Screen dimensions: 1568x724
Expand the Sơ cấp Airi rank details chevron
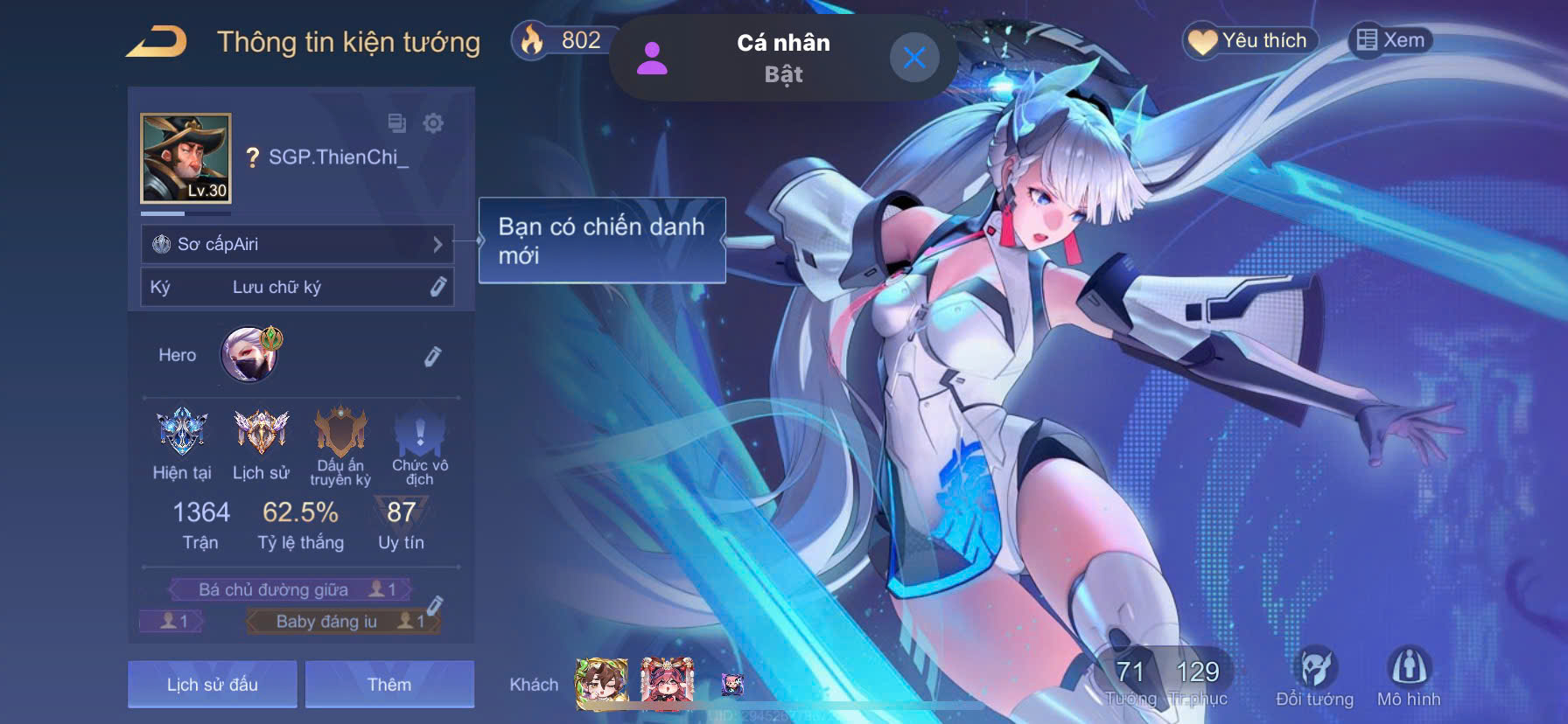(x=439, y=245)
